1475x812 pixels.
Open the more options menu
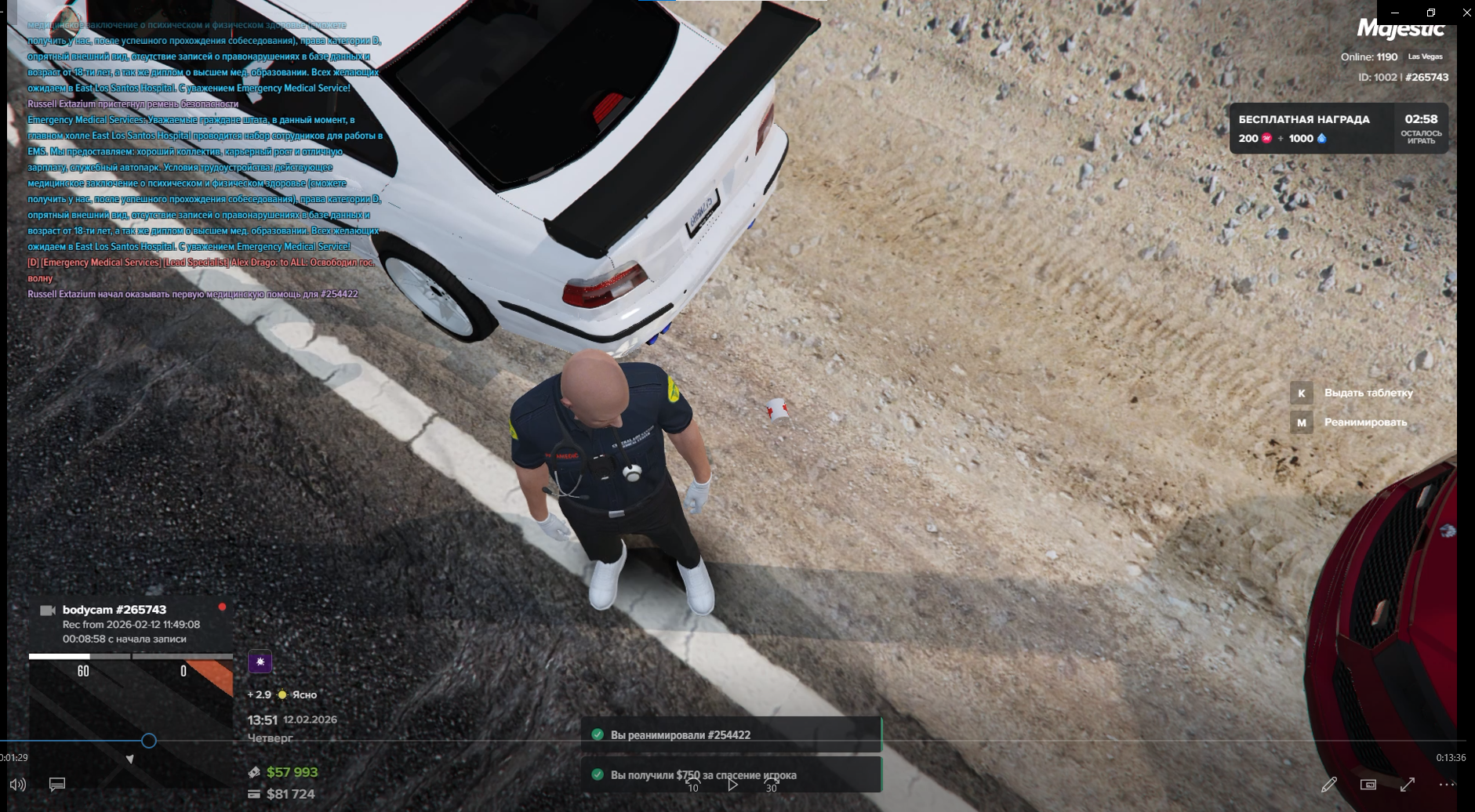pos(1447,785)
